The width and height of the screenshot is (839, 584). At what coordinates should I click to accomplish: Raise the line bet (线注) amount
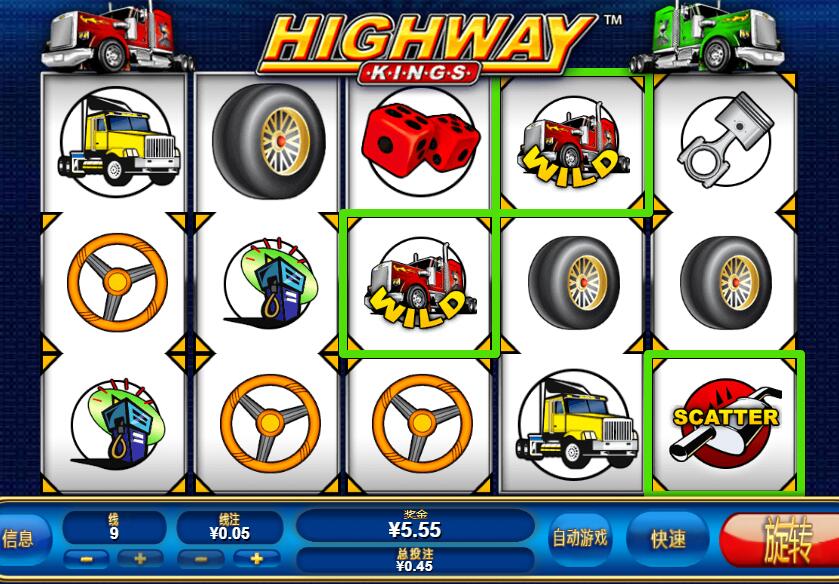tap(257, 558)
